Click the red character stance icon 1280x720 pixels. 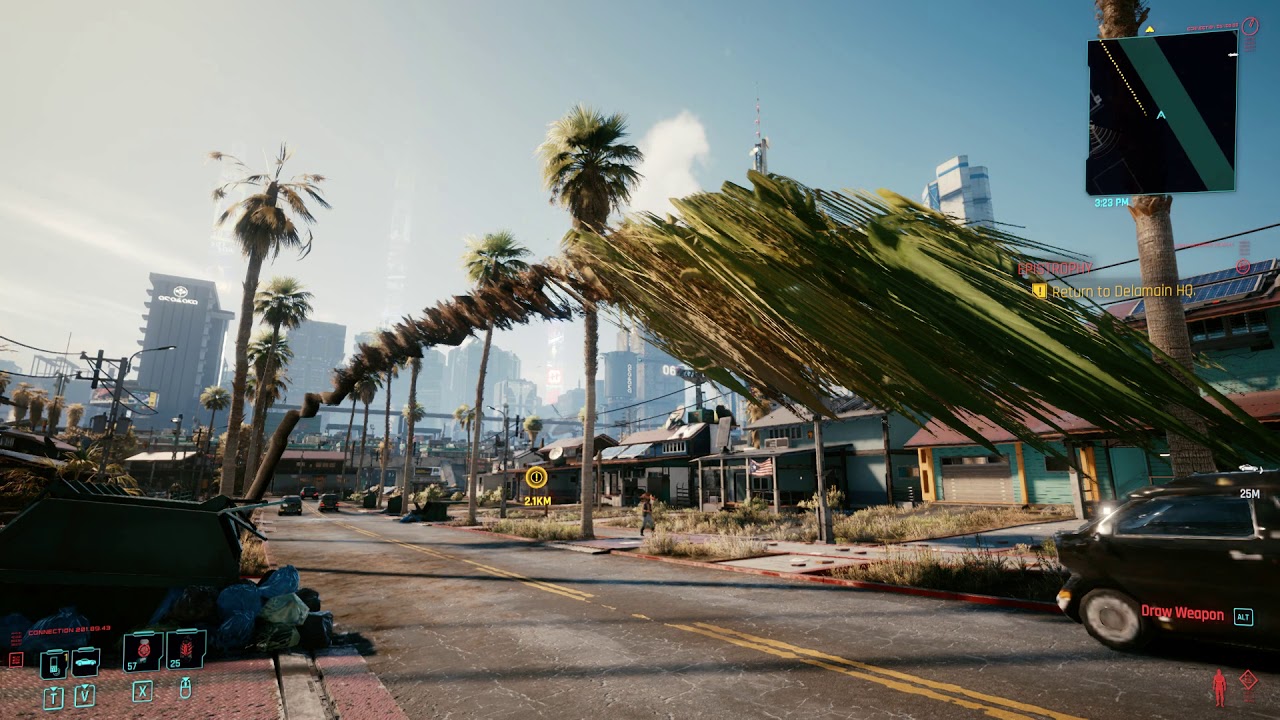(1218, 687)
